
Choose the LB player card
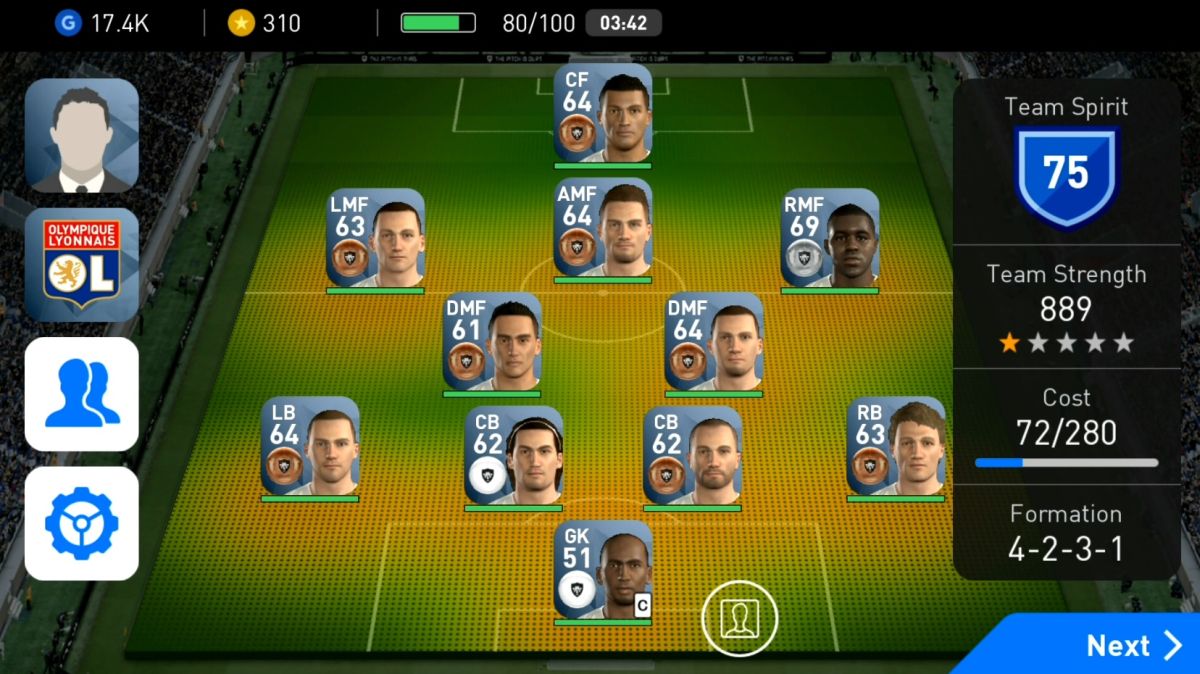pyautogui.click(x=310, y=446)
